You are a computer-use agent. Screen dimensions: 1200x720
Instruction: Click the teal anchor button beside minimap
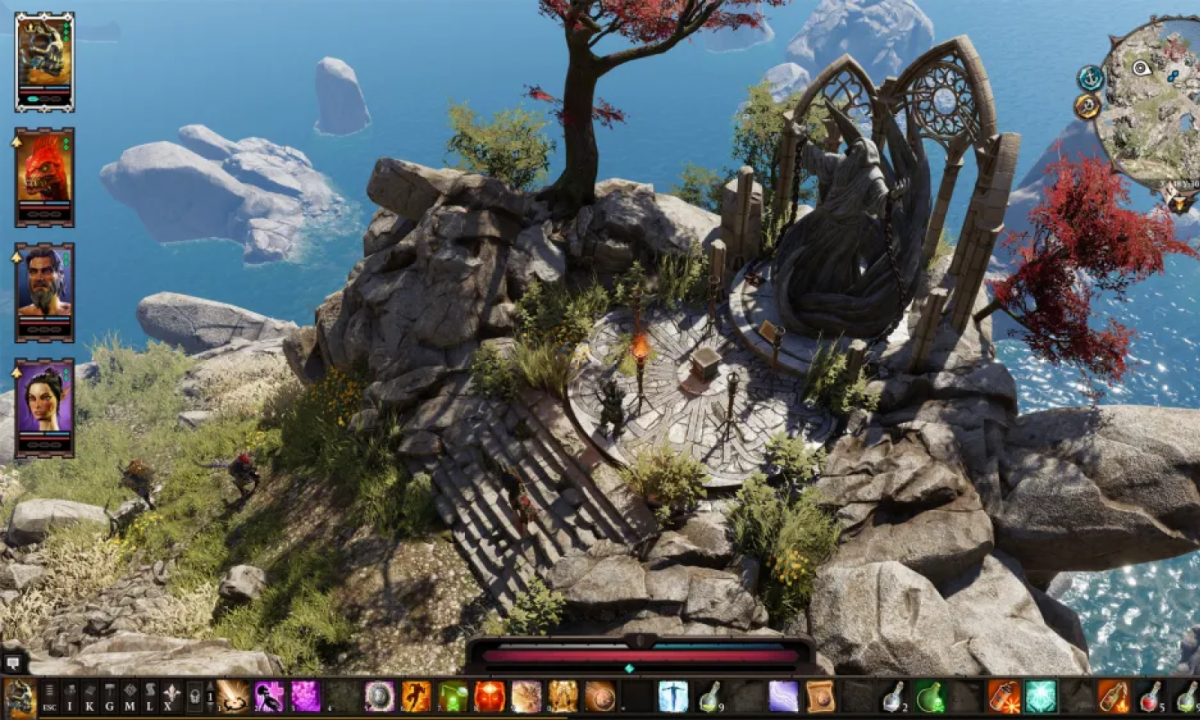click(1090, 78)
